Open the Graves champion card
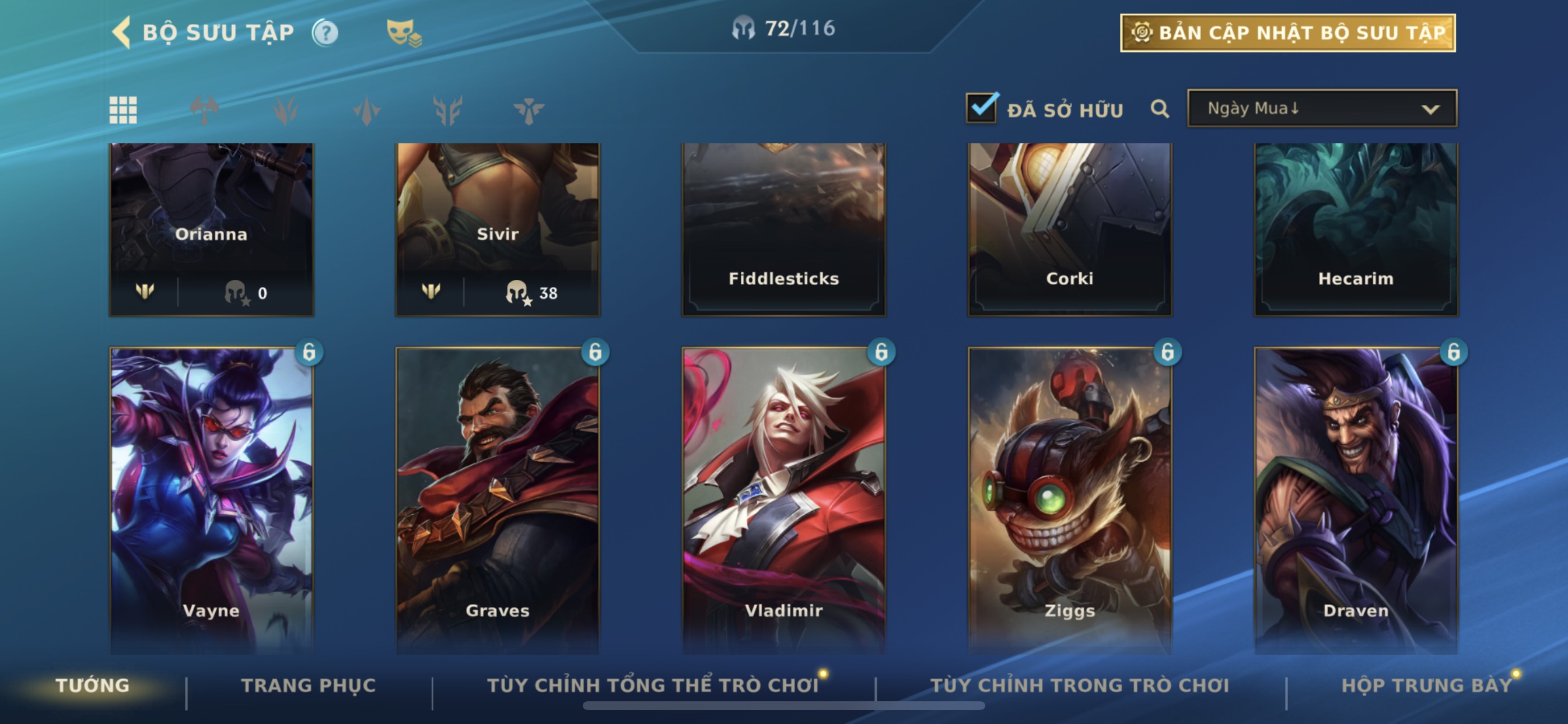This screenshot has height=724, width=1568. [x=498, y=499]
